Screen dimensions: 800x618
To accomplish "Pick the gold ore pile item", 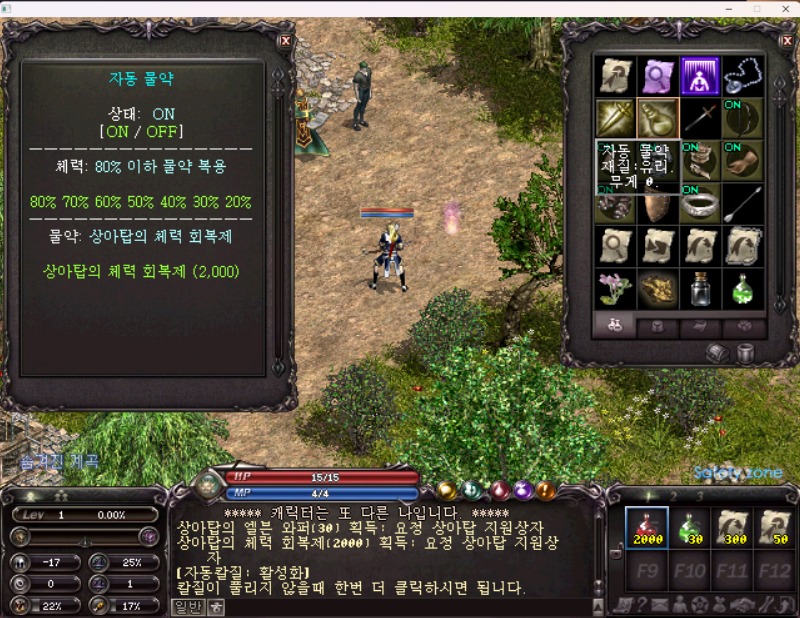I will pyautogui.click(x=658, y=289).
